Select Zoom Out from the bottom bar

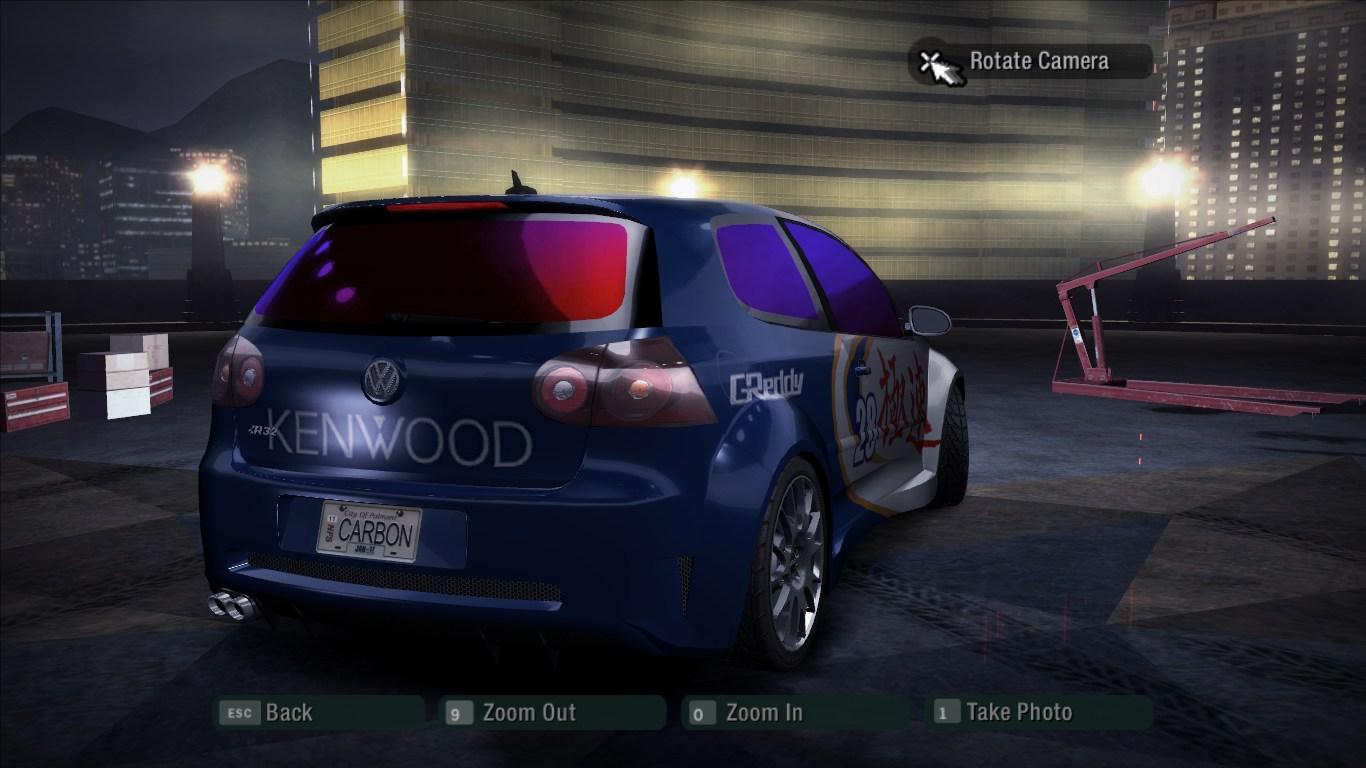(530, 712)
